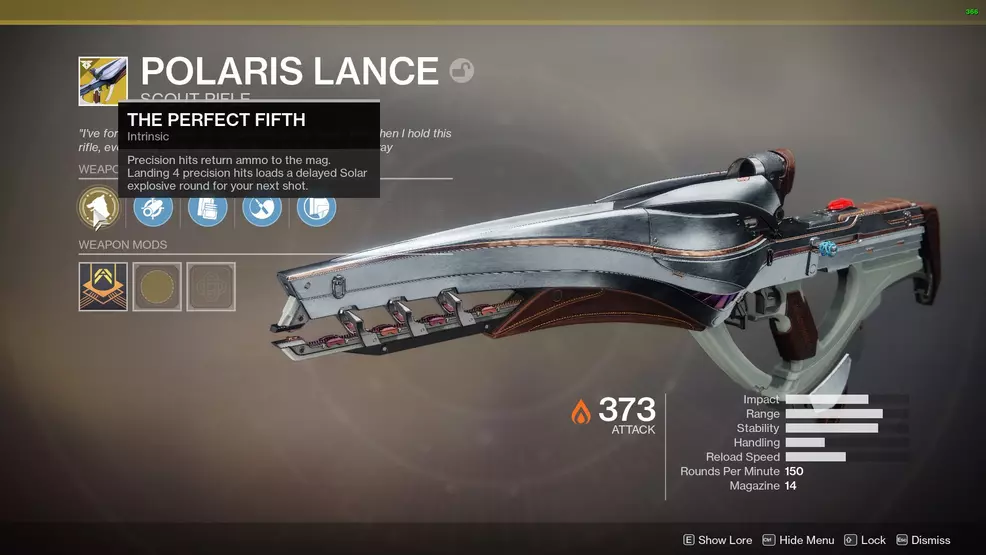Toggle the lock icon beside Polaris Lance
Screen dimensions: 986x555
coord(461,71)
